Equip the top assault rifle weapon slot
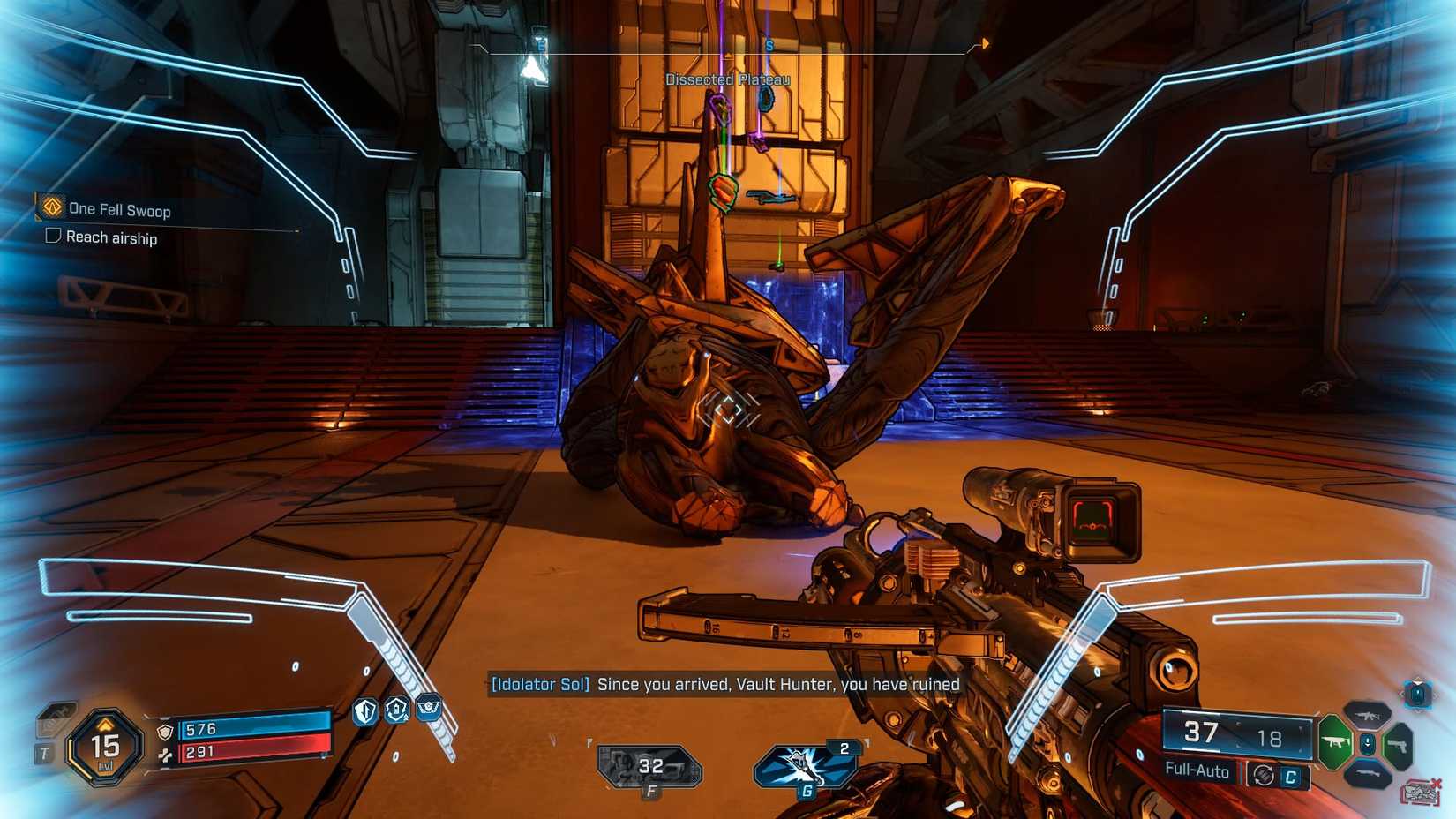The height and width of the screenshot is (819, 1456). [1366, 715]
